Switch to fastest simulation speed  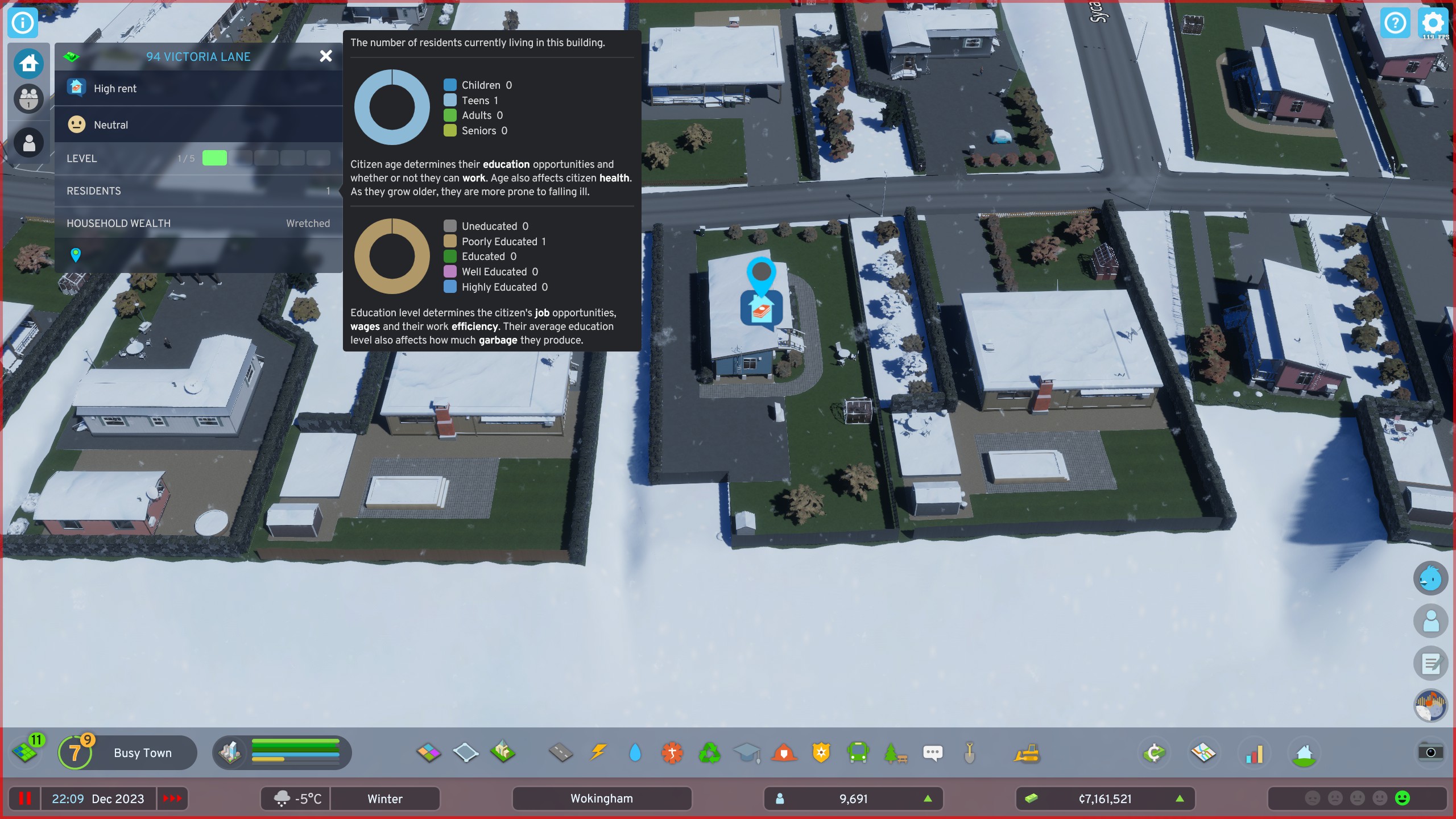(172, 799)
